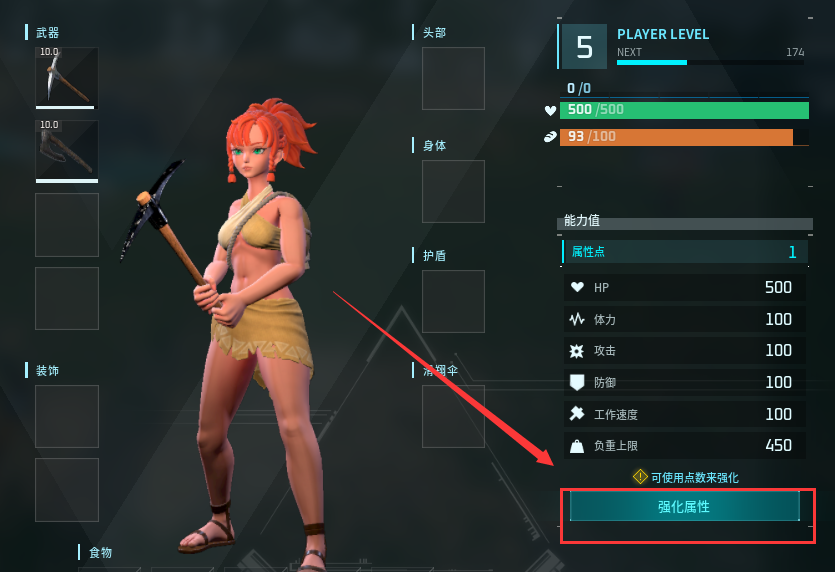
Task: Choose the empty 护盾 shield slot
Action: click(453, 301)
